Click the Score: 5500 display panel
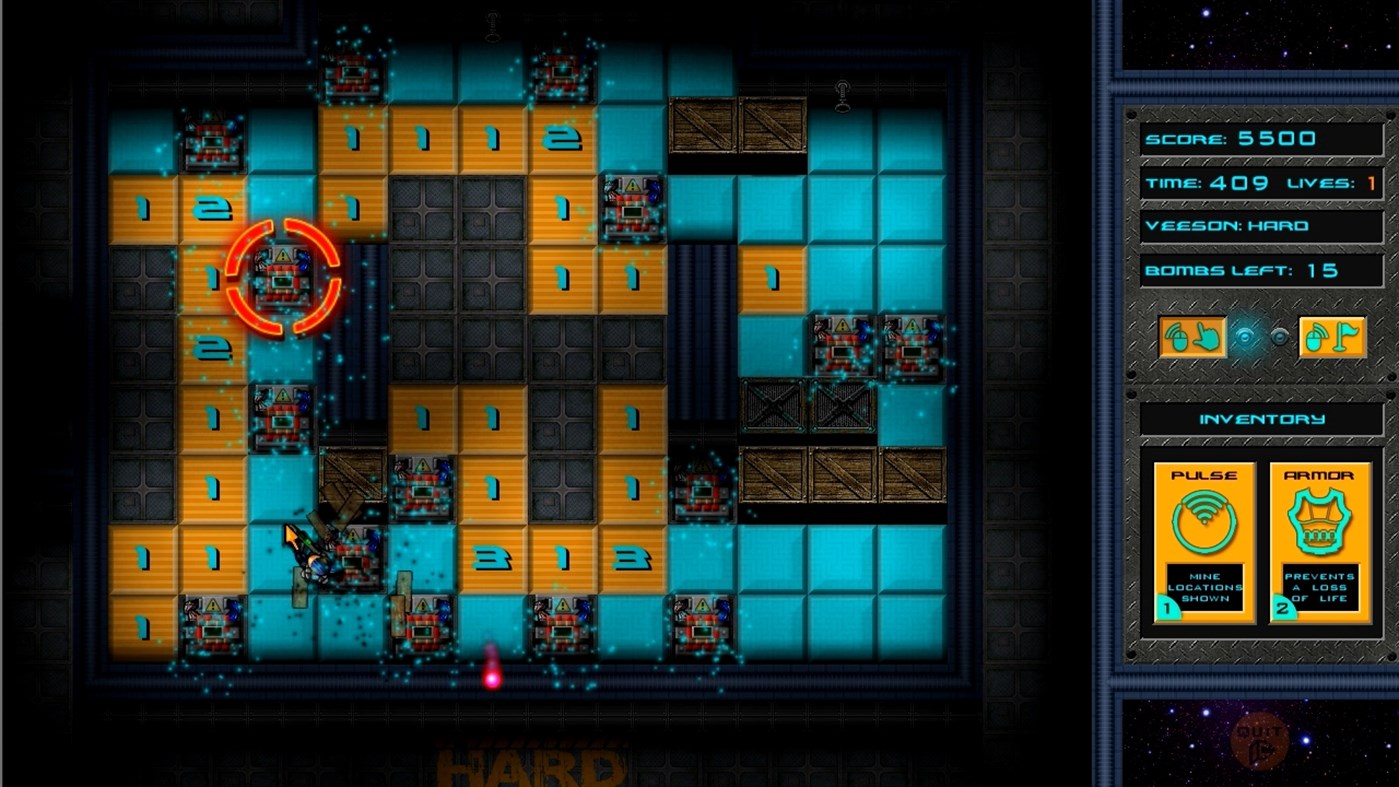1399x787 pixels. pyautogui.click(x=1261, y=138)
